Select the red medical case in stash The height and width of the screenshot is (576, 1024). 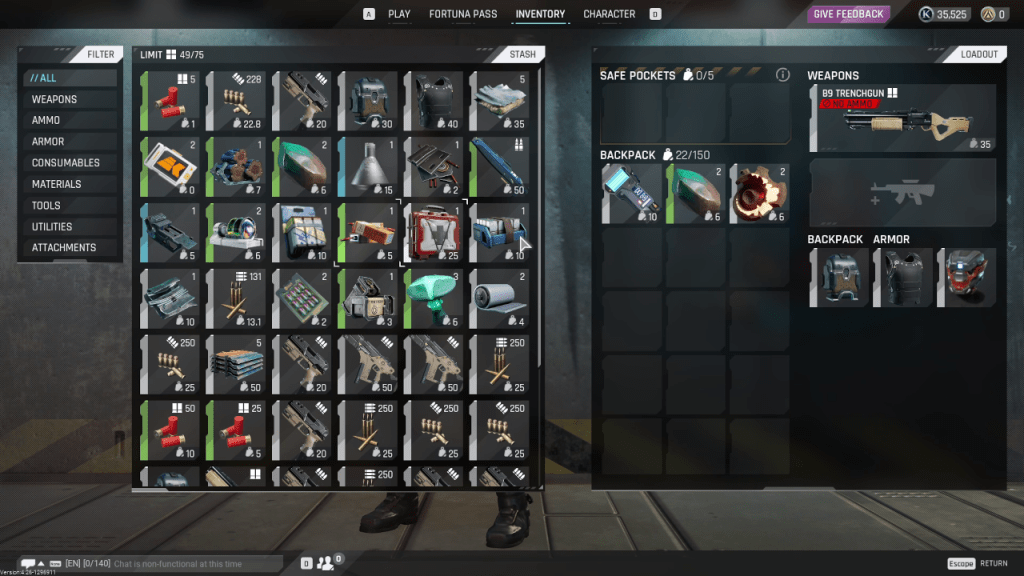[x=433, y=232]
